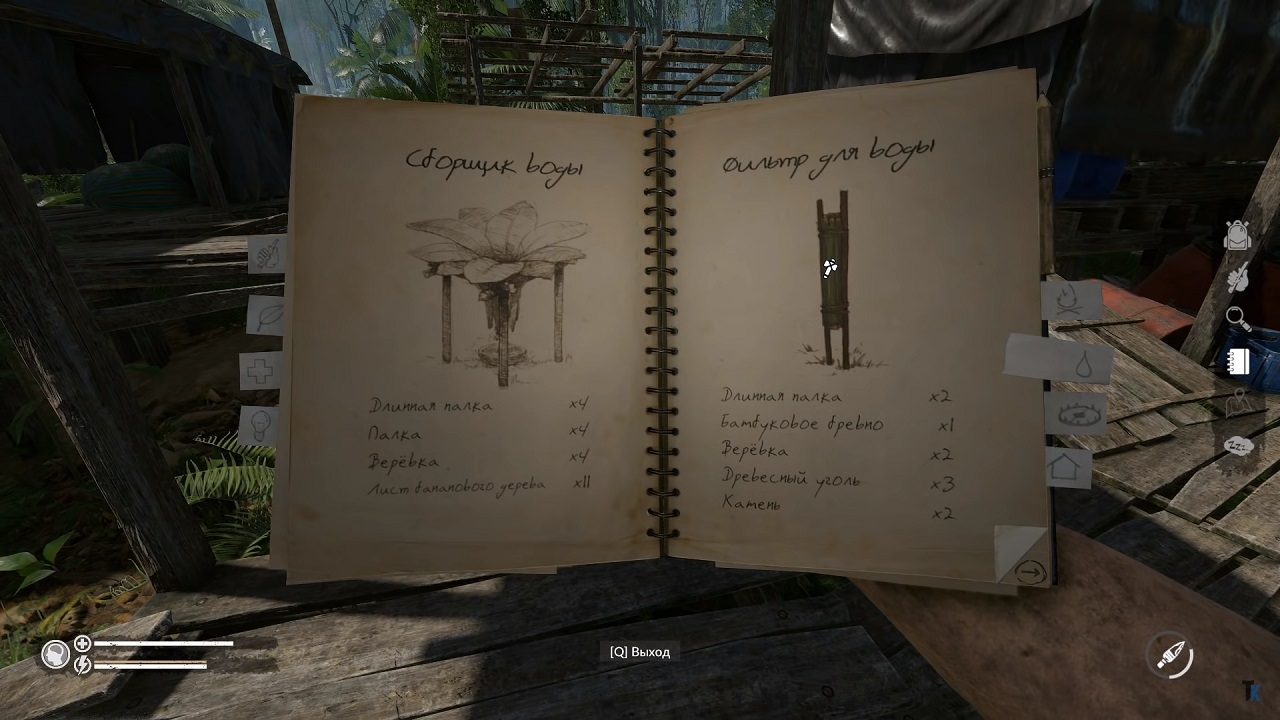Image resolution: width=1280 pixels, height=720 pixels.
Task: Open the backpack icon
Action: pos(1238,235)
